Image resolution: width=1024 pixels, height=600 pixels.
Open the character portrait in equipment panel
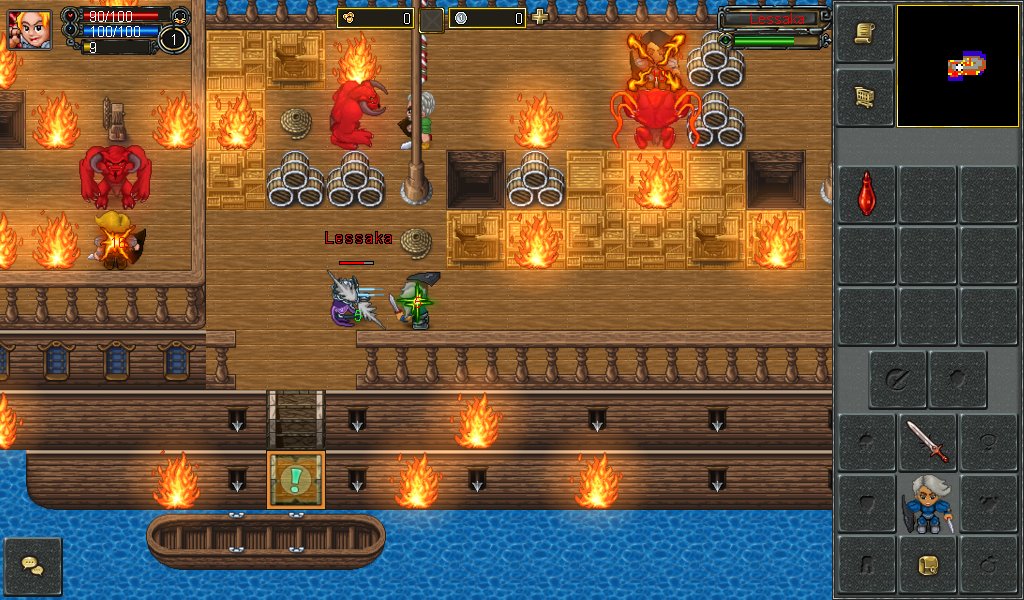point(928,504)
